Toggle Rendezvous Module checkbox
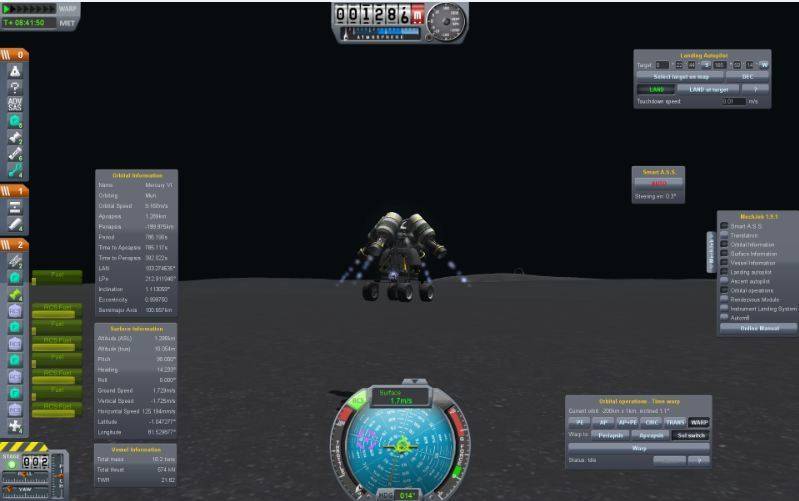 coord(724,299)
